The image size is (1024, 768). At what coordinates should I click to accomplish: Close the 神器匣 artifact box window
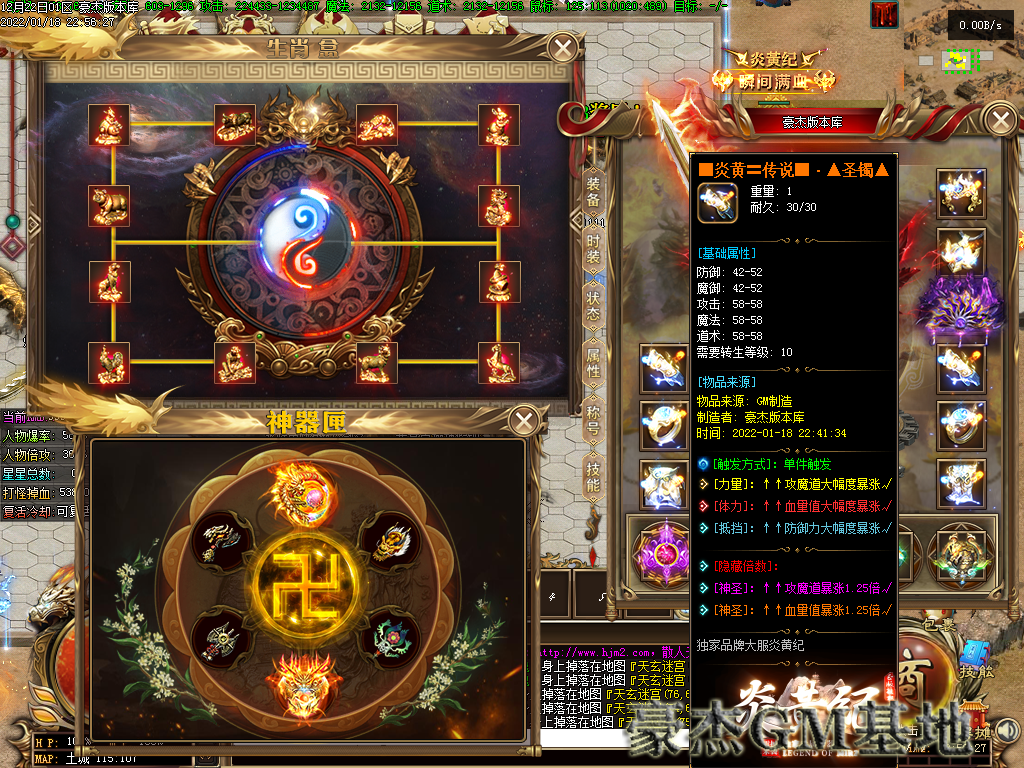click(x=524, y=421)
